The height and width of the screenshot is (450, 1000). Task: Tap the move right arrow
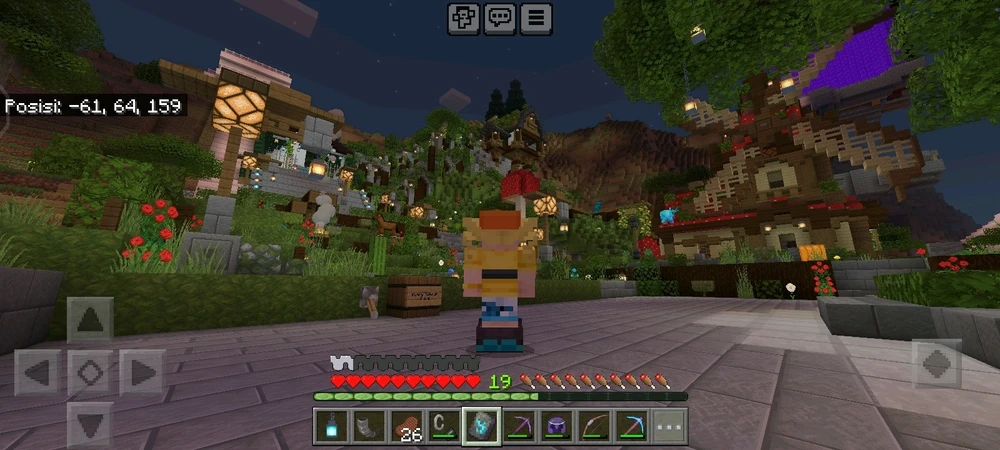pos(142,373)
